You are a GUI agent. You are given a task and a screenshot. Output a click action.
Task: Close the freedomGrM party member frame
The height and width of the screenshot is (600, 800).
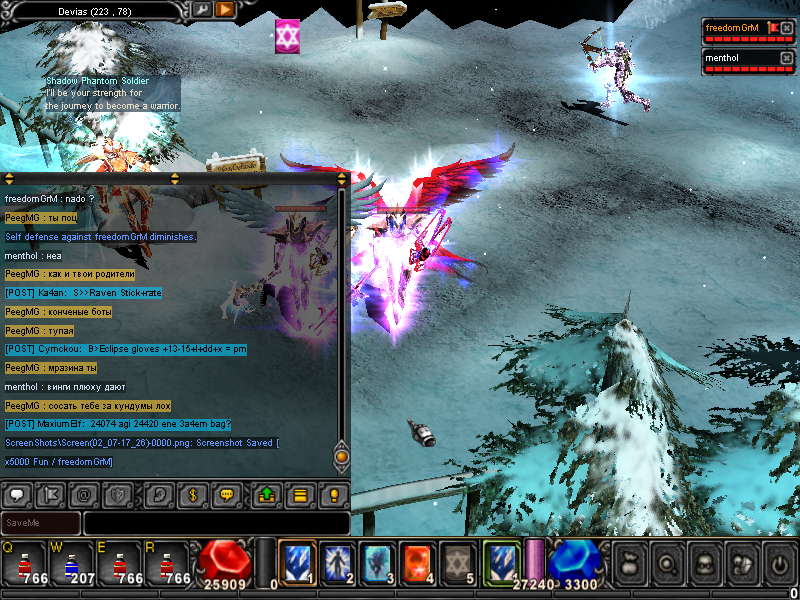coord(786,28)
